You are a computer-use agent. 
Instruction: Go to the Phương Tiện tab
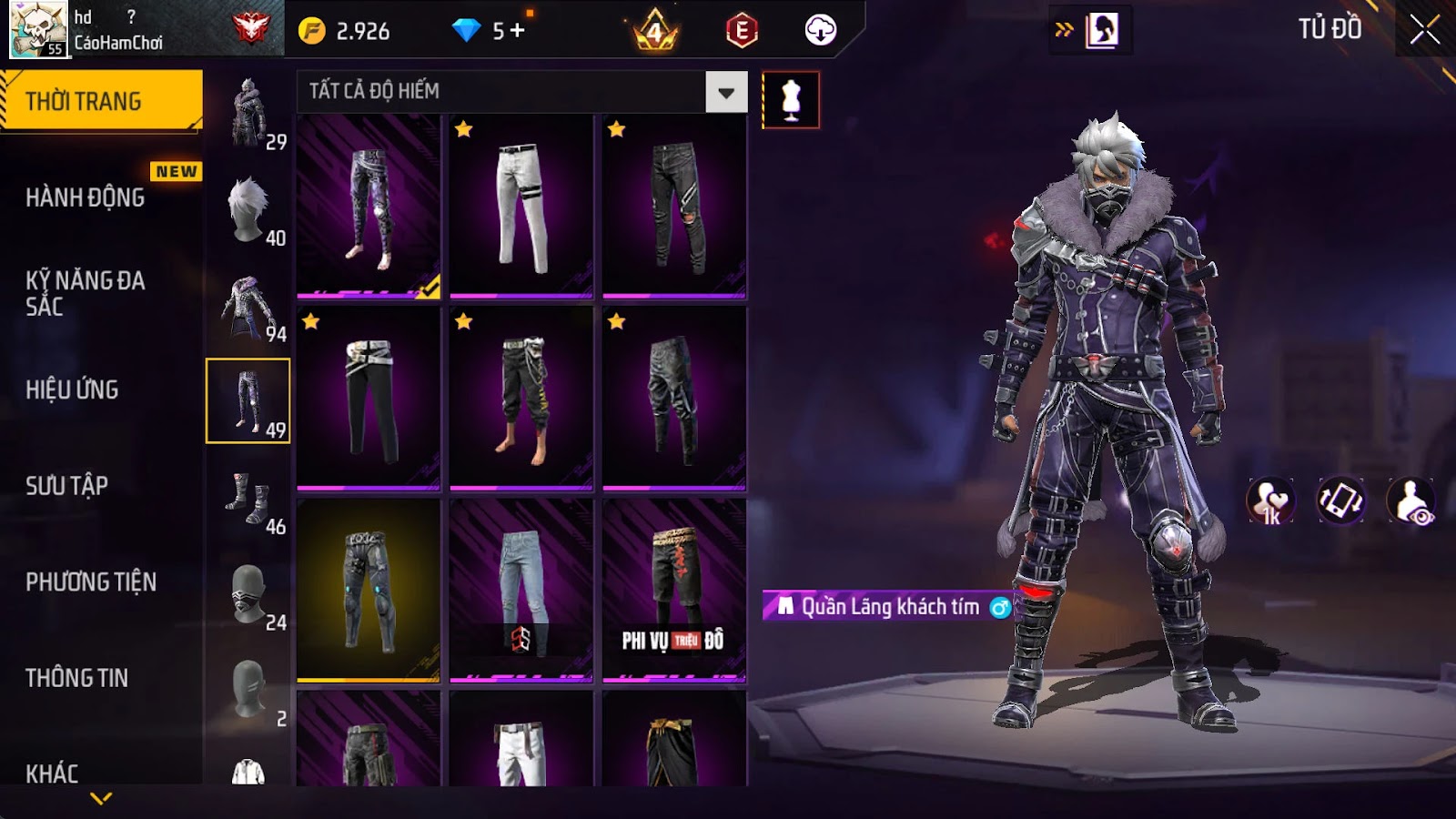click(91, 581)
